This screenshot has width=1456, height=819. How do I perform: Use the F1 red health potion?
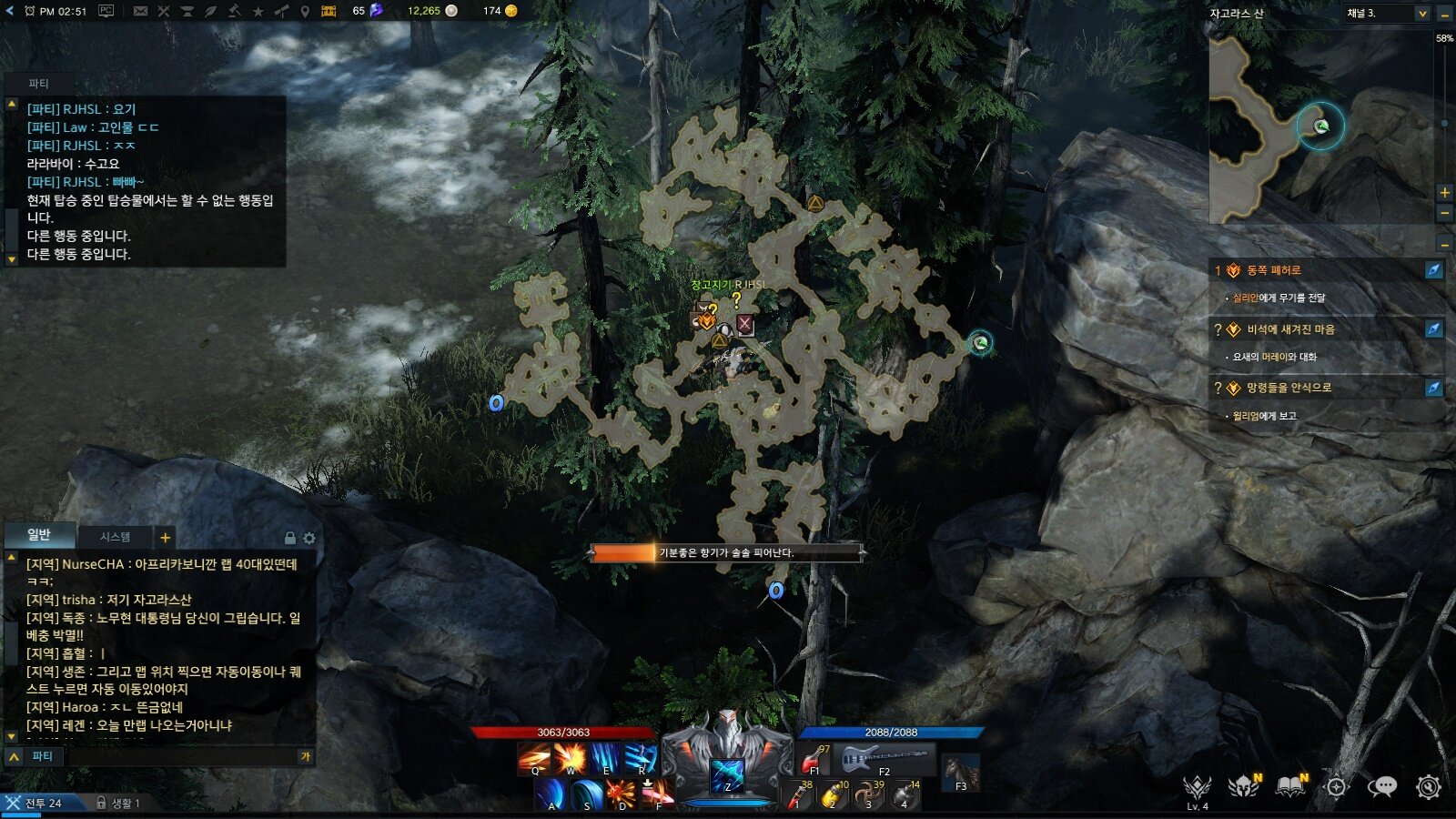(x=813, y=758)
